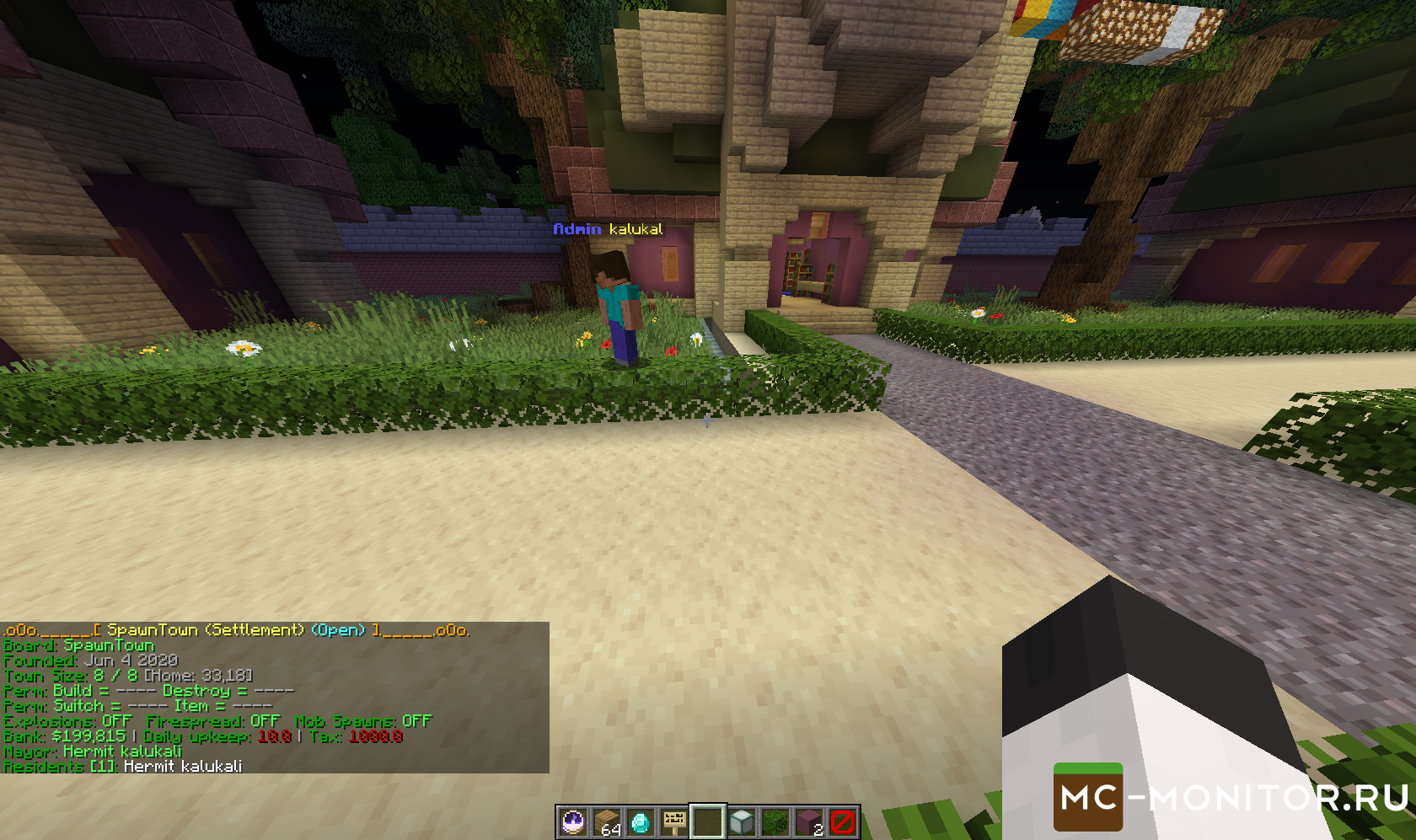Select the purple block stack of 2
This screenshot has width=1416, height=840.
point(809,821)
